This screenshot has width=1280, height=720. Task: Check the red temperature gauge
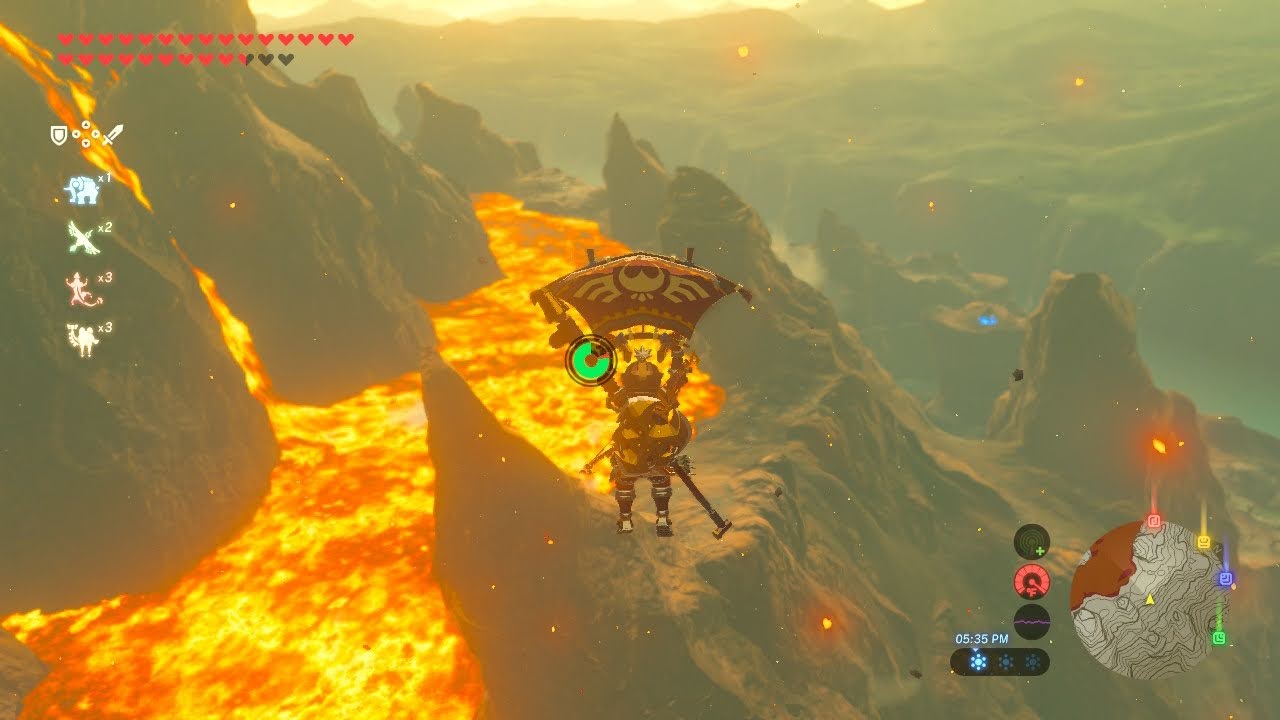point(1032,581)
